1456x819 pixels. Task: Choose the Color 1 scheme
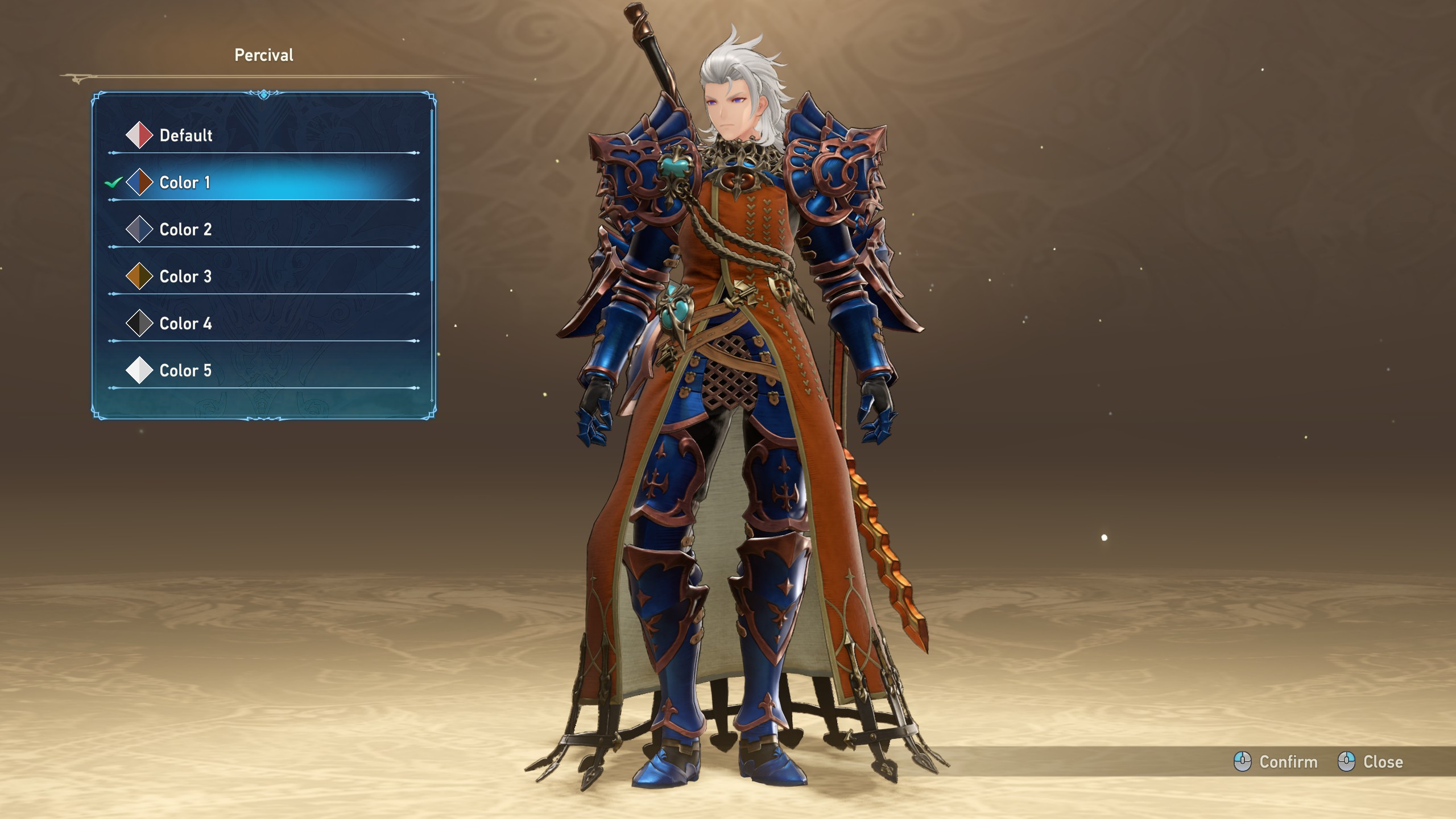coord(185,183)
